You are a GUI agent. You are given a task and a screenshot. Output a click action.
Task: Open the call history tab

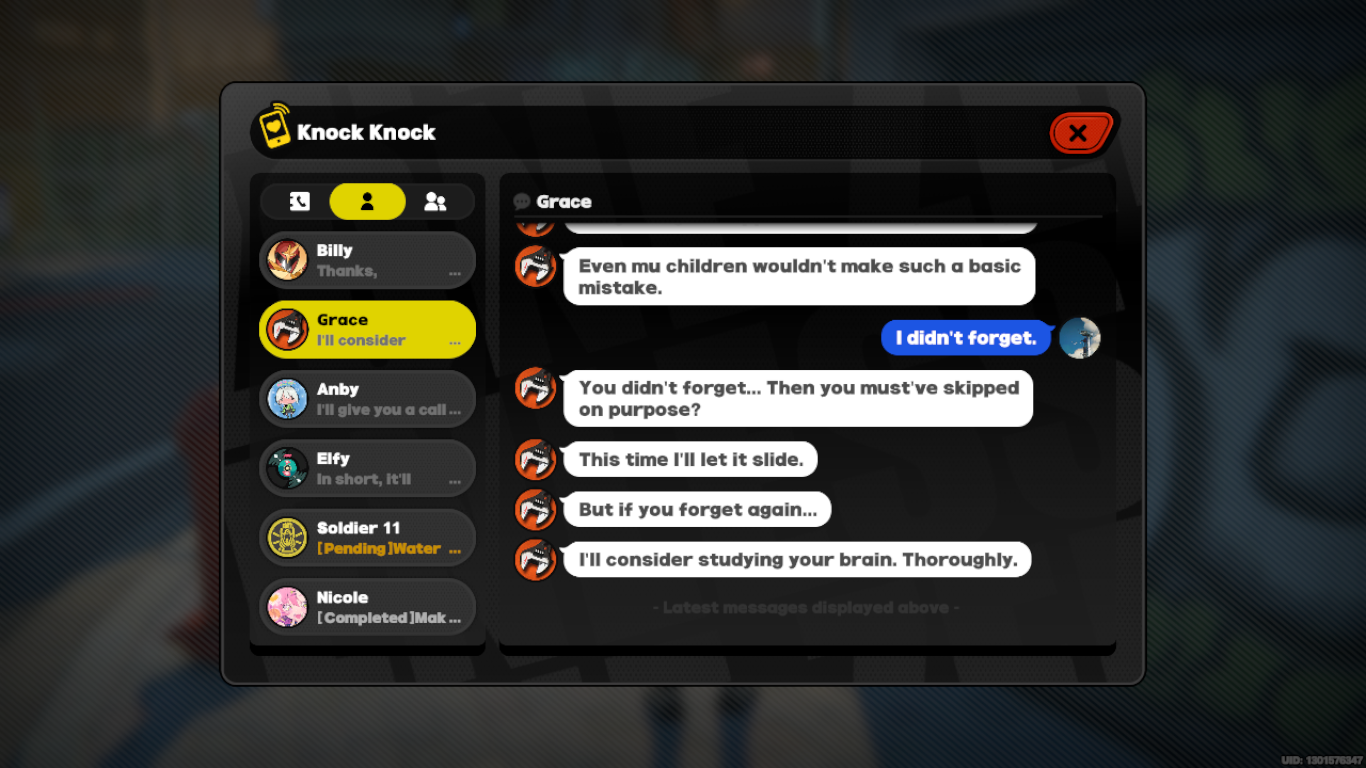point(302,201)
